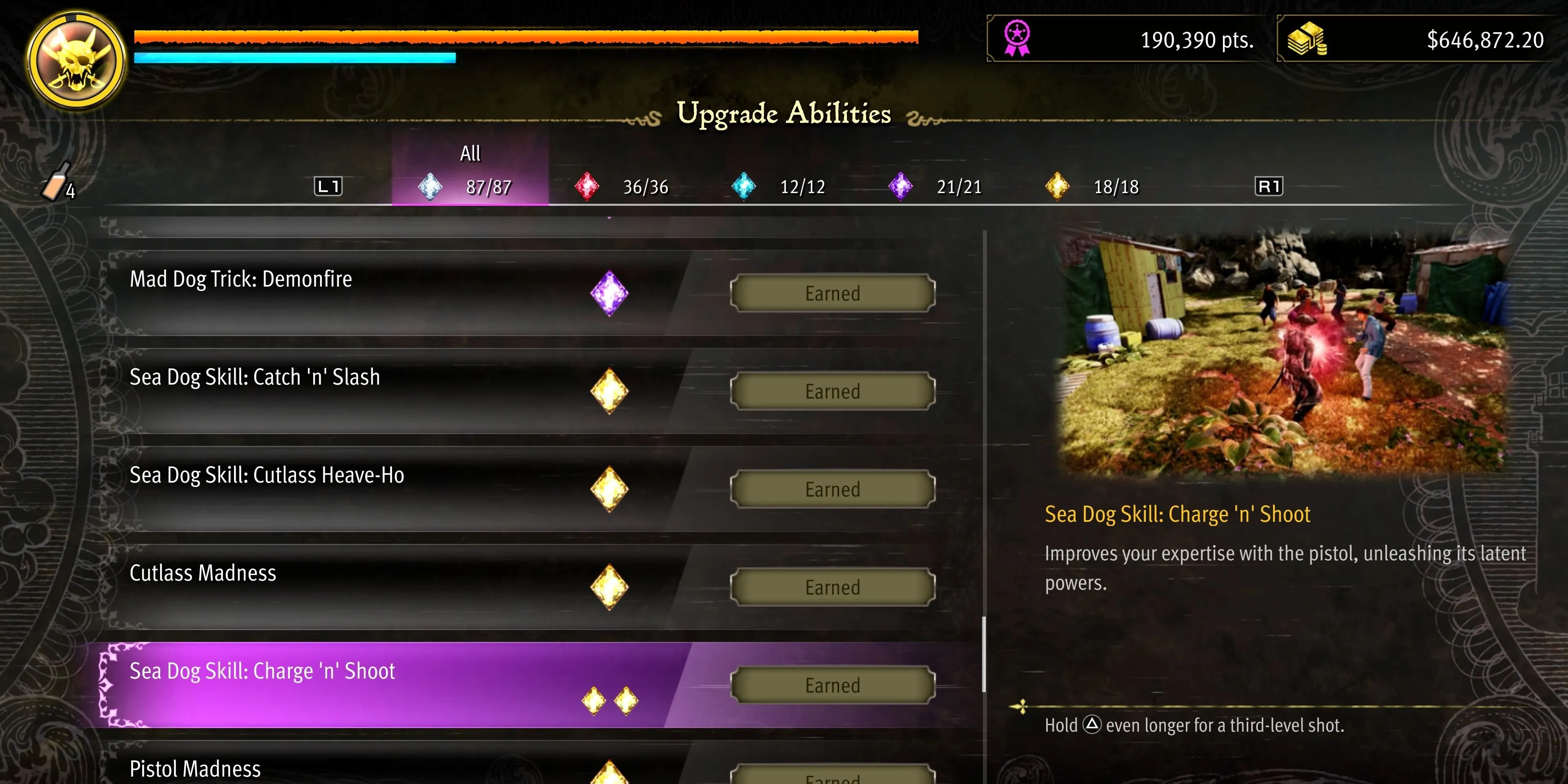Screen dimensions: 1568x784
Task: Switch to the All abilities tab
Action: [x=470, y=171]
